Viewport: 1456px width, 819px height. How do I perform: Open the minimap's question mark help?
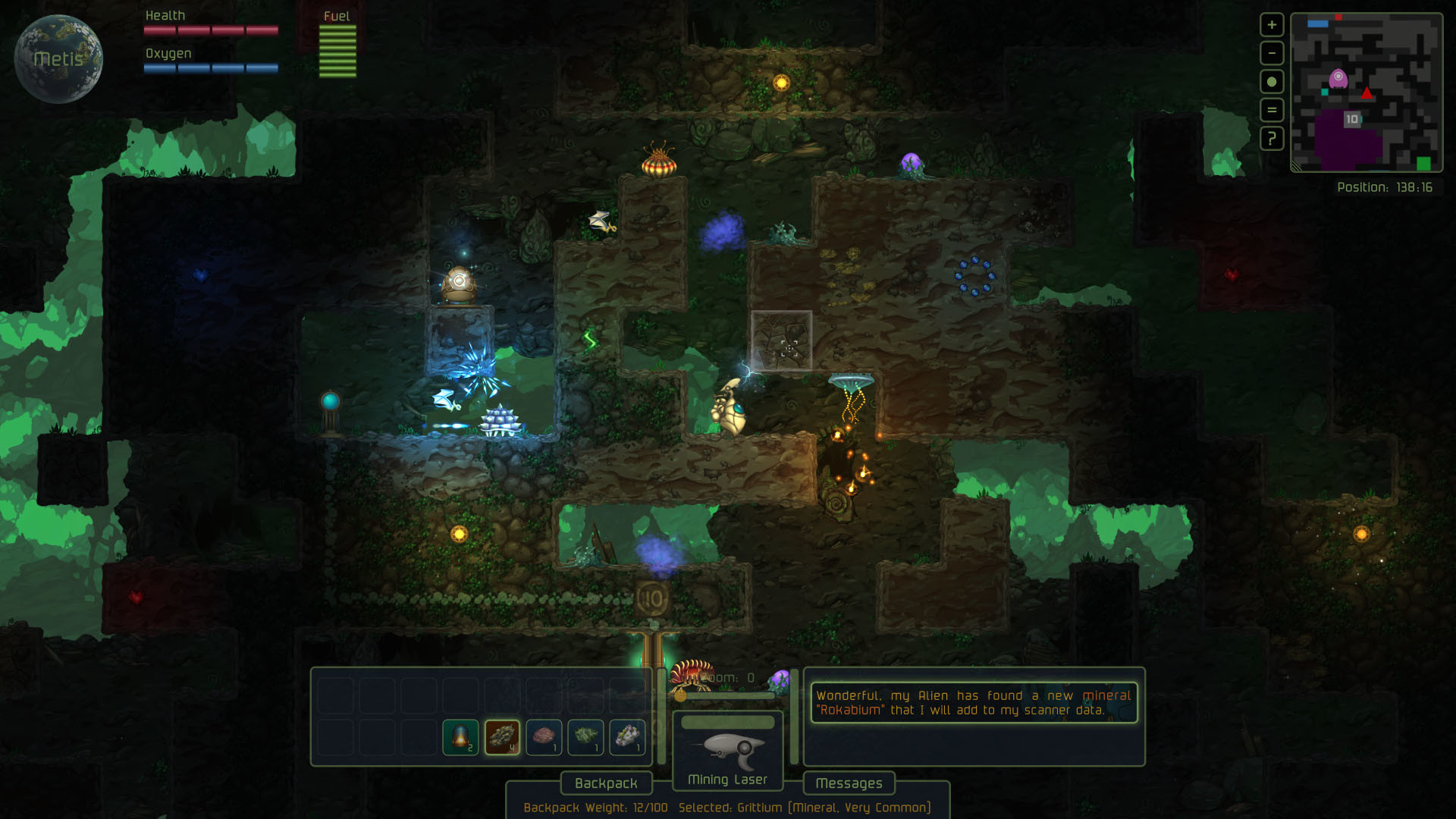(1272, 139)
